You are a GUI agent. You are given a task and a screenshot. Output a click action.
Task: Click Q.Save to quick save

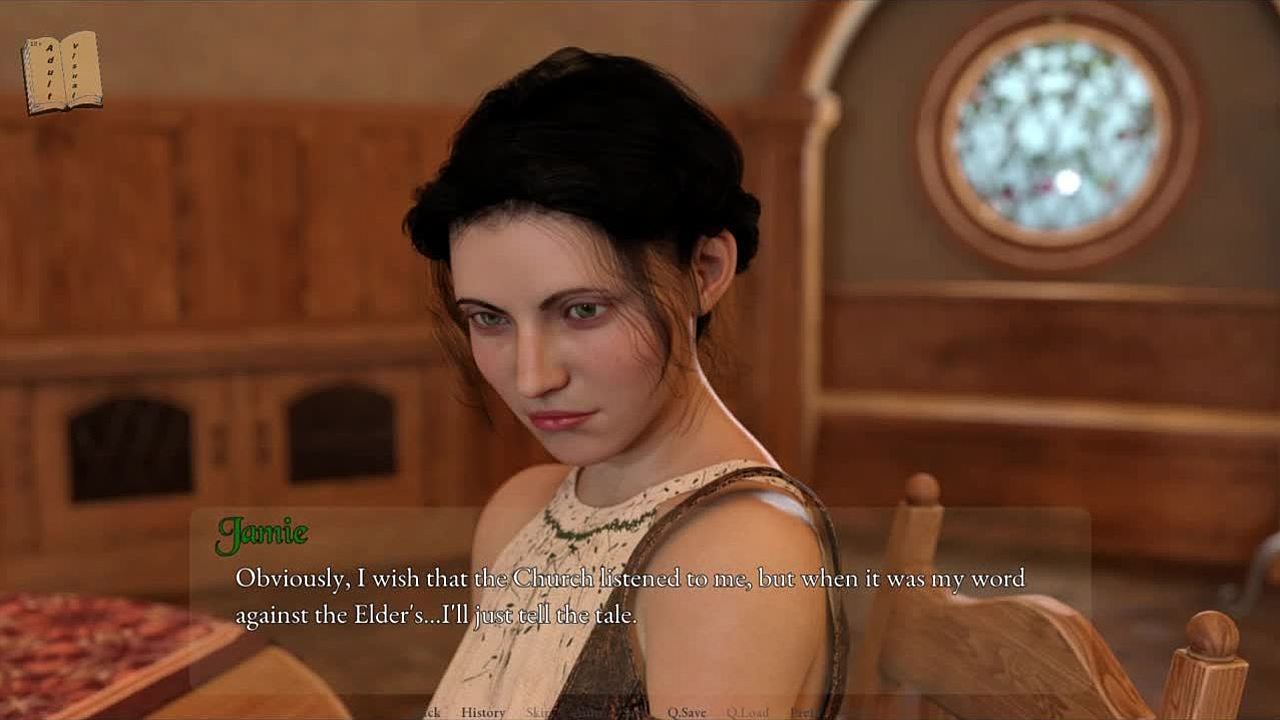(x=687, y=712)
